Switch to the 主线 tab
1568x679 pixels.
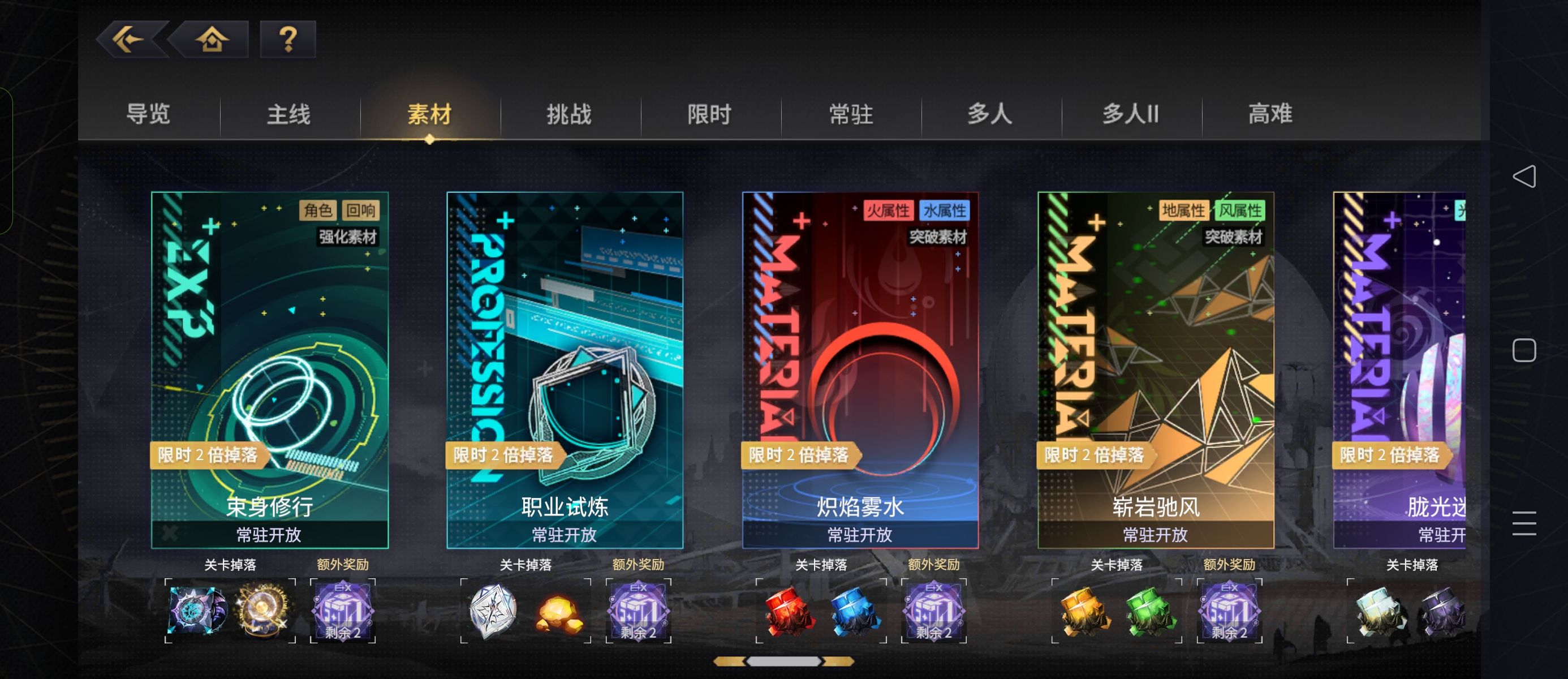click(x=289, y=114)
